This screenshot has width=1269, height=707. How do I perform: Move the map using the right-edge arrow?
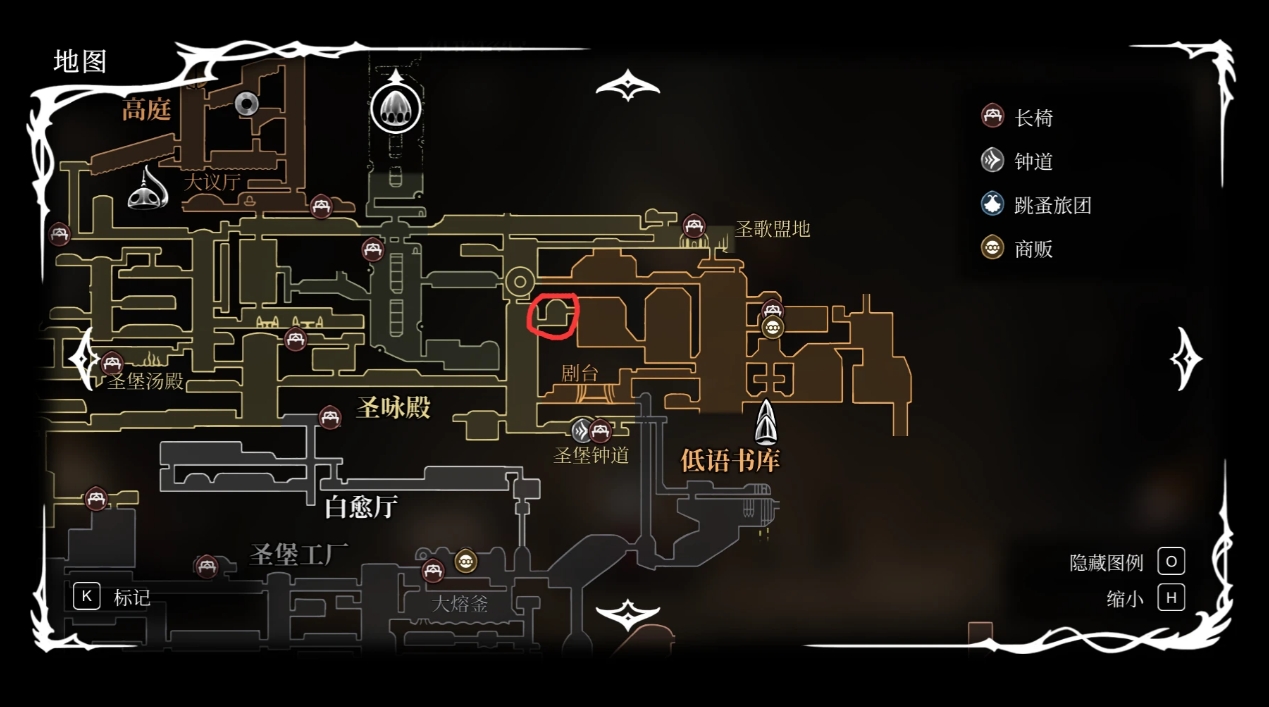[1187, 358]
